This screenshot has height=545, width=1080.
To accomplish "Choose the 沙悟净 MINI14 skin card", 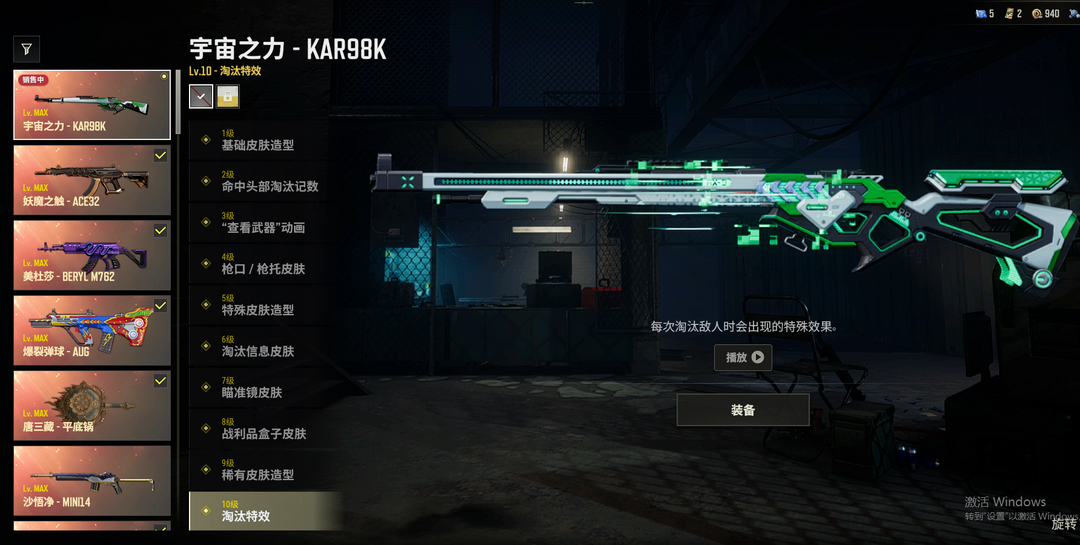I will [x=92, y=479].
